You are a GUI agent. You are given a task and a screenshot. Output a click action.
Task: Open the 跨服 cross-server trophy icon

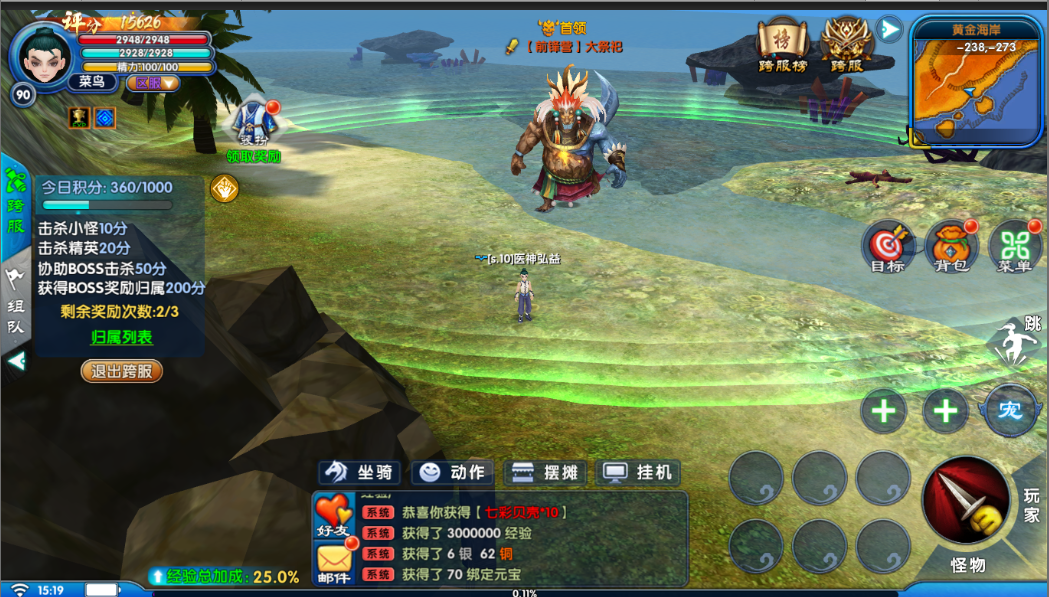(x=845, y=45)
